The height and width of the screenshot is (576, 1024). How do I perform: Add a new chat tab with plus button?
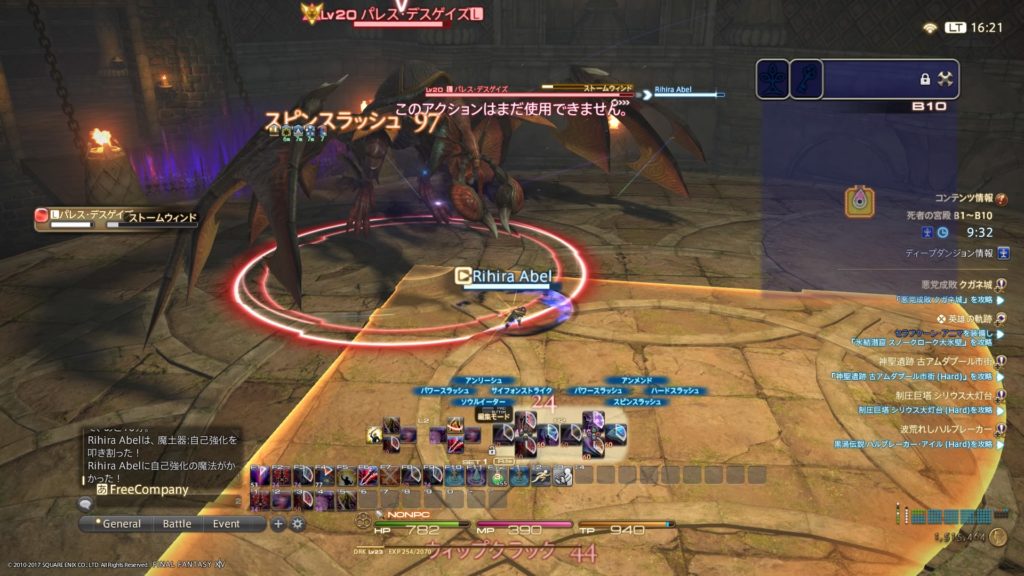pyautogui.click(x=279, y=523)
